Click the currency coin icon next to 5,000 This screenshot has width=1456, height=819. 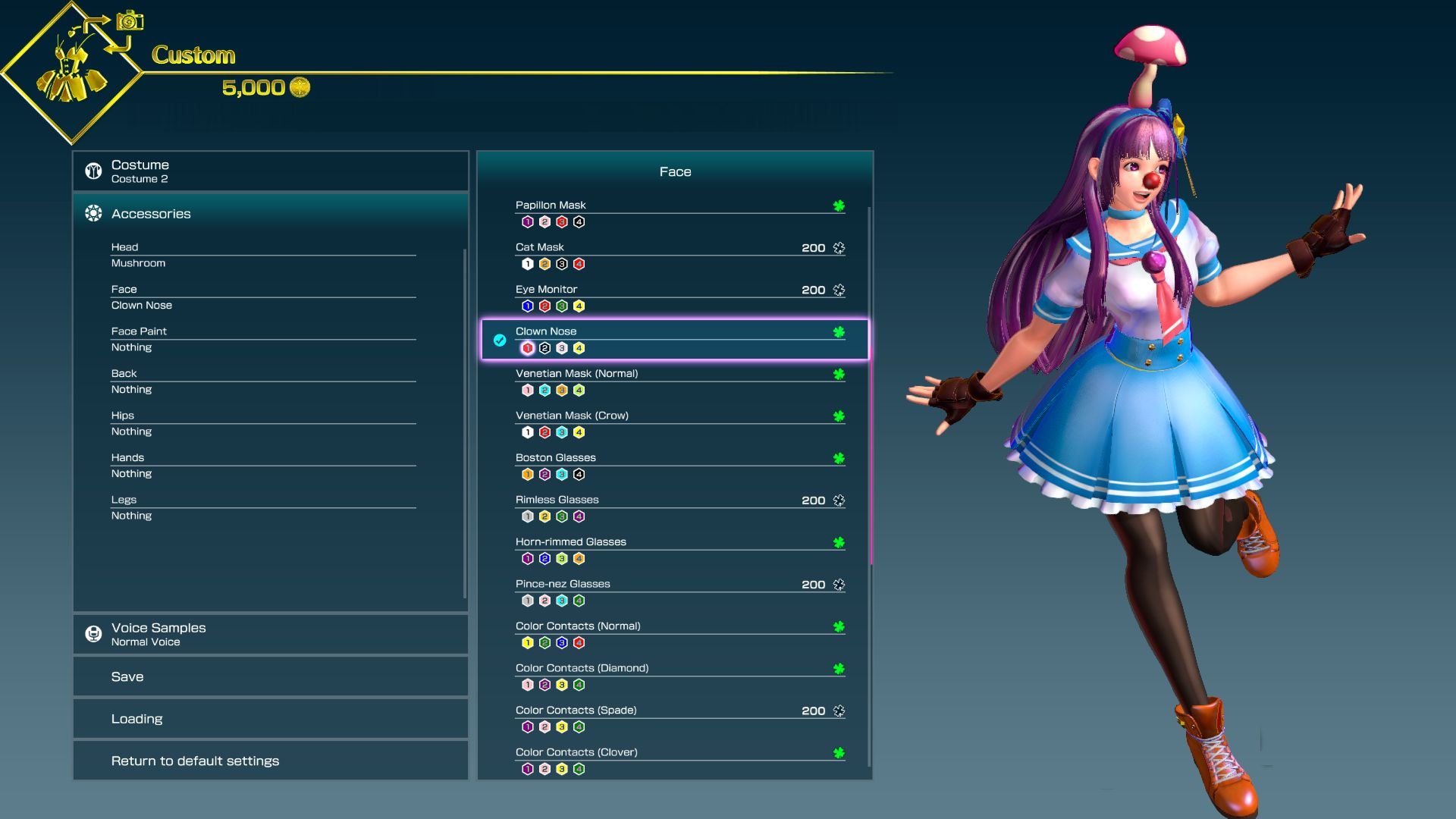pyautogui.click(x=298, y=87)
